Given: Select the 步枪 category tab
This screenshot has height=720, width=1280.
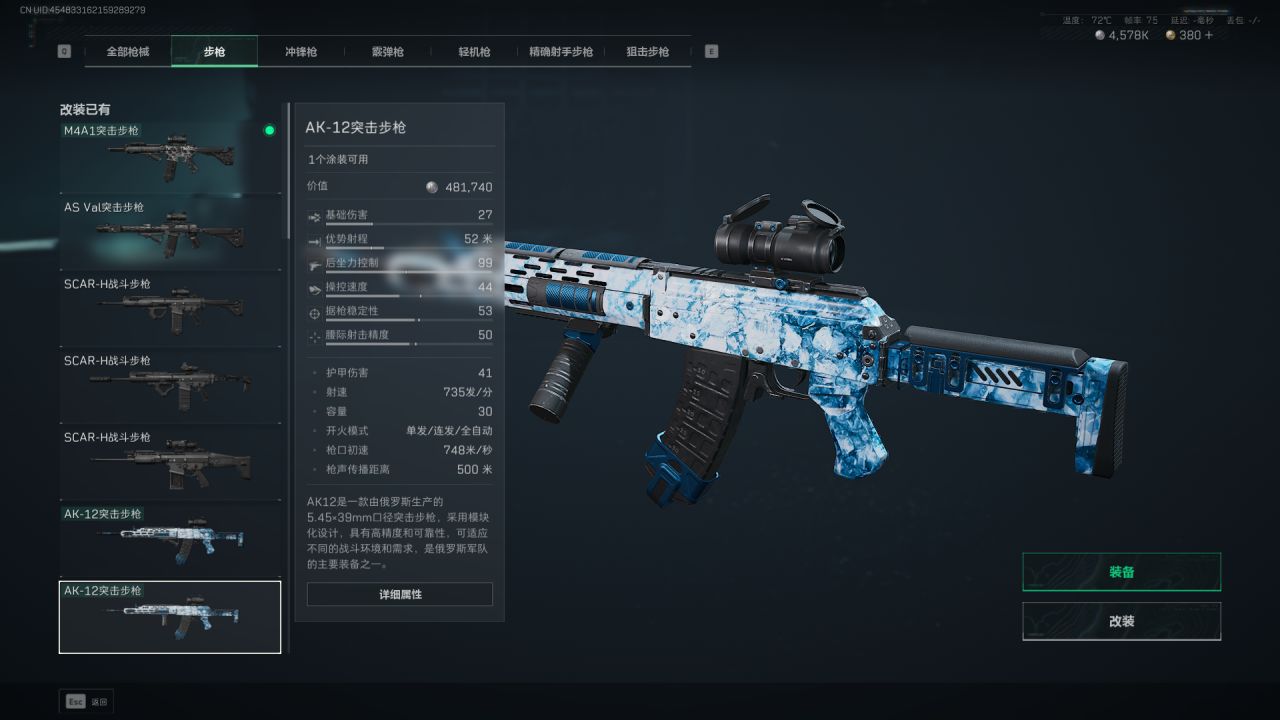Looking at the screenshot, I should 214,52.
